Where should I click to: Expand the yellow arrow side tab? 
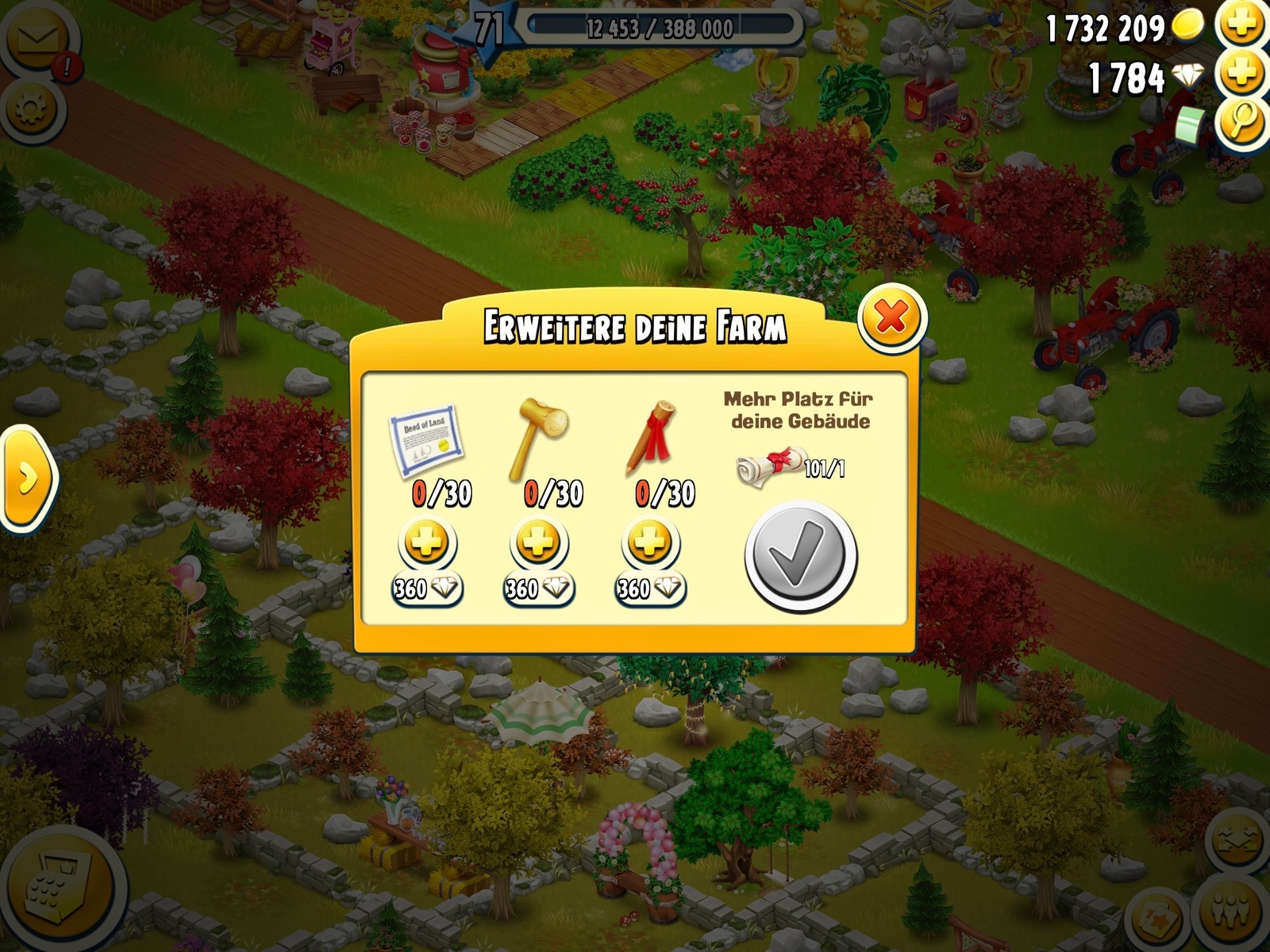tap(27, 478)
